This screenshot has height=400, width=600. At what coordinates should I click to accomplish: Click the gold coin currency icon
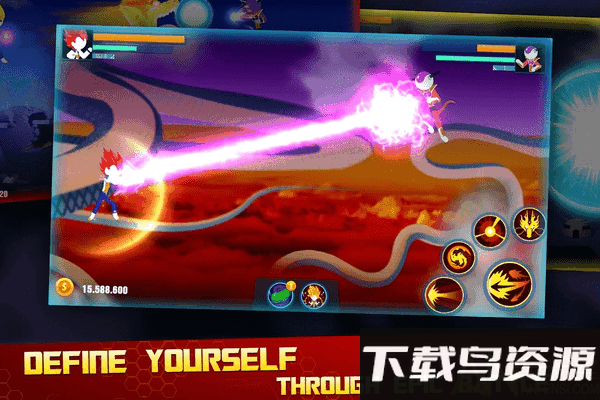tap(65, 287)
